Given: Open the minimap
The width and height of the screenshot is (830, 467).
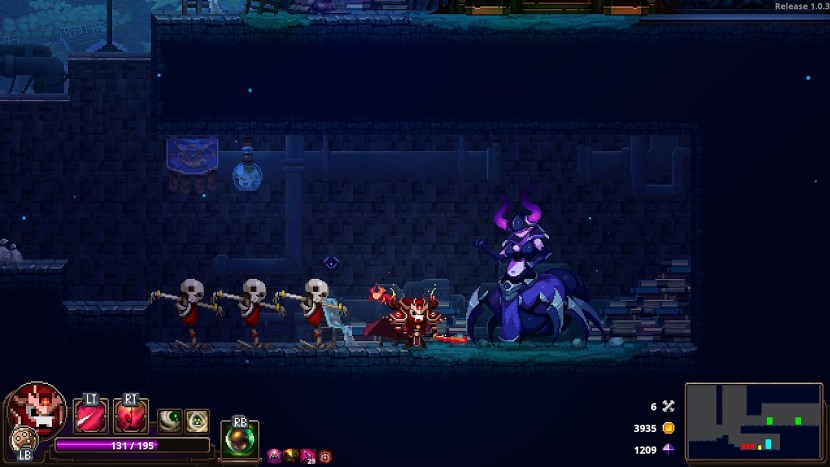Looking at the screenshot, I should tap(754, 420).
